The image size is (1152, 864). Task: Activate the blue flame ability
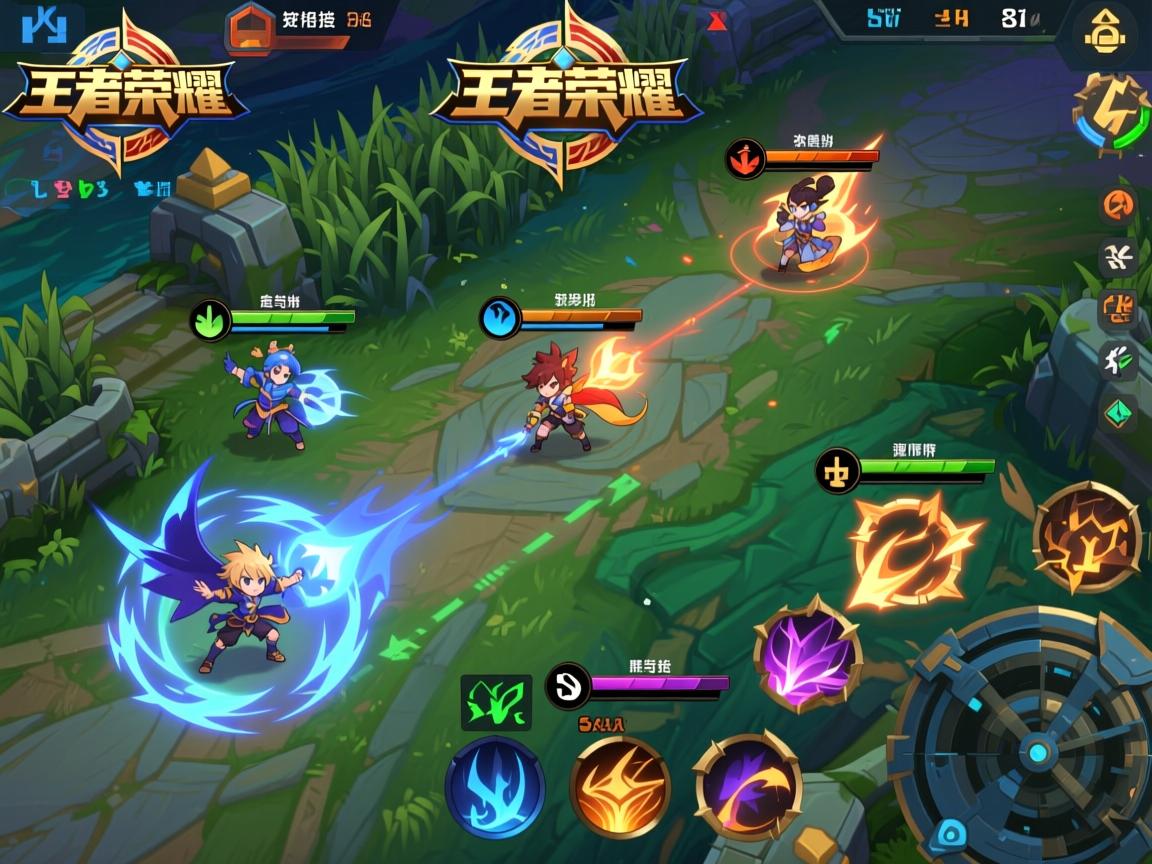pos(495,786)
